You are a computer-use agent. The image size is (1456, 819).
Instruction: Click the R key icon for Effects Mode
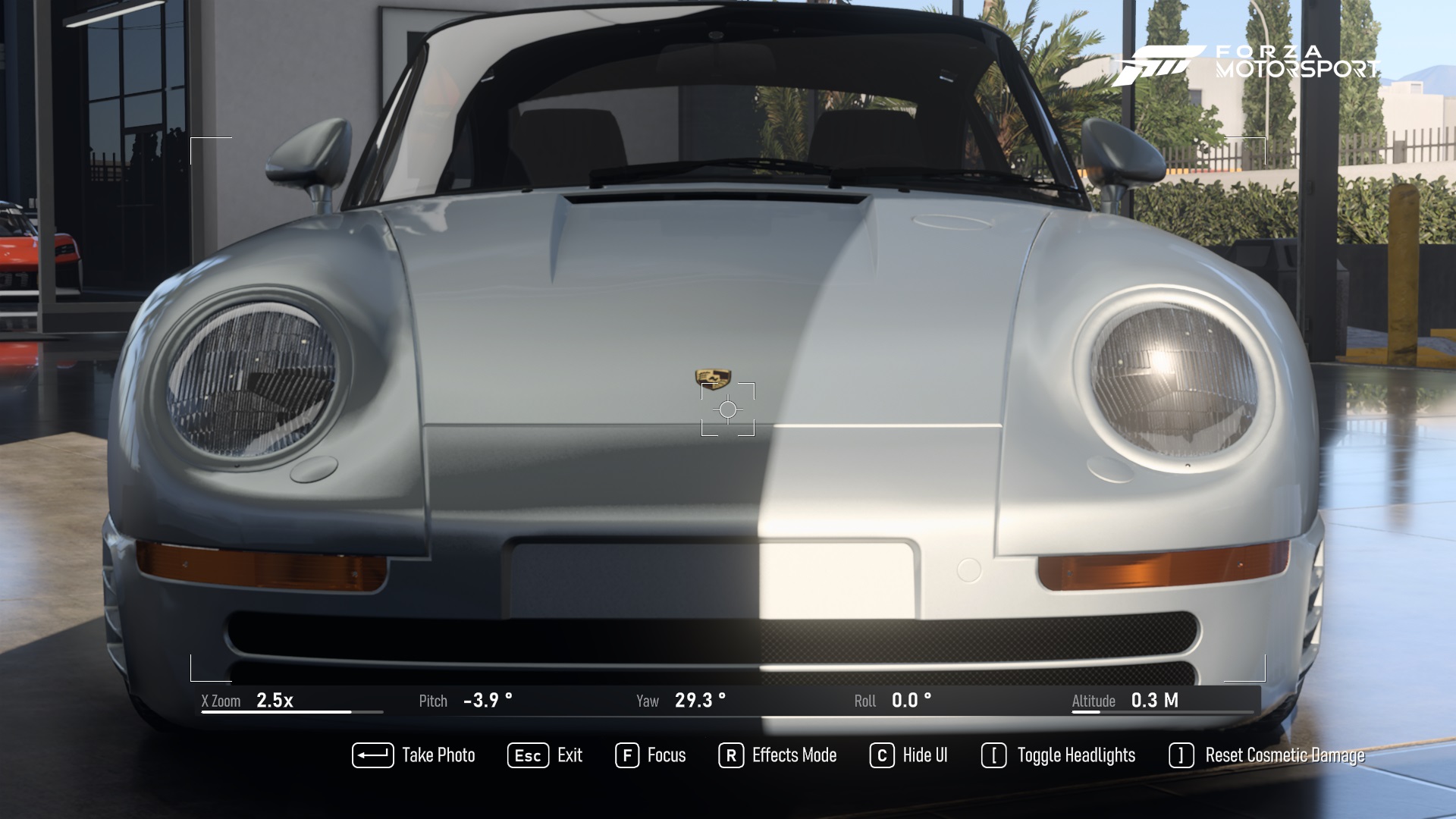pyautogui.click(x=730, y=755)
